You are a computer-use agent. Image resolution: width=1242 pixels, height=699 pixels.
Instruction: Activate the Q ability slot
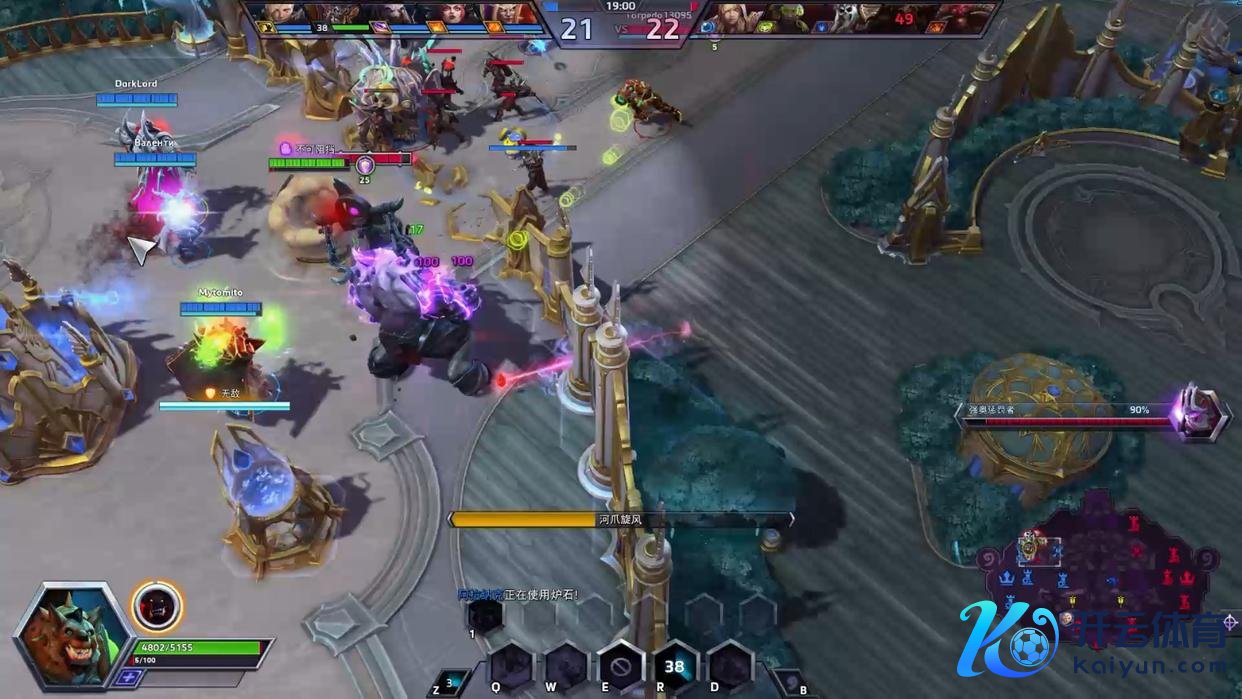(511, 667)
